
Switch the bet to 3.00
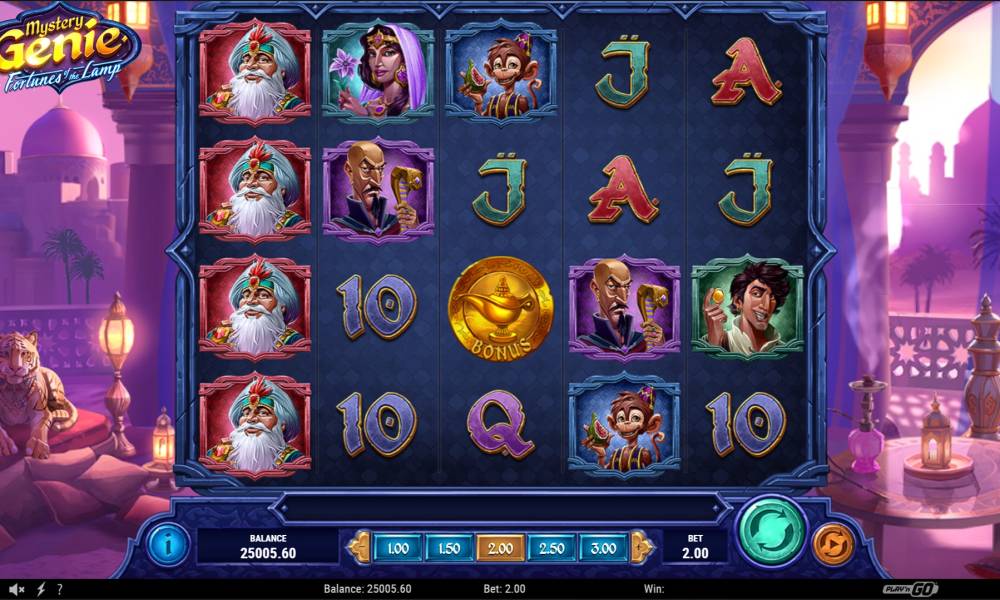point(604,547)
